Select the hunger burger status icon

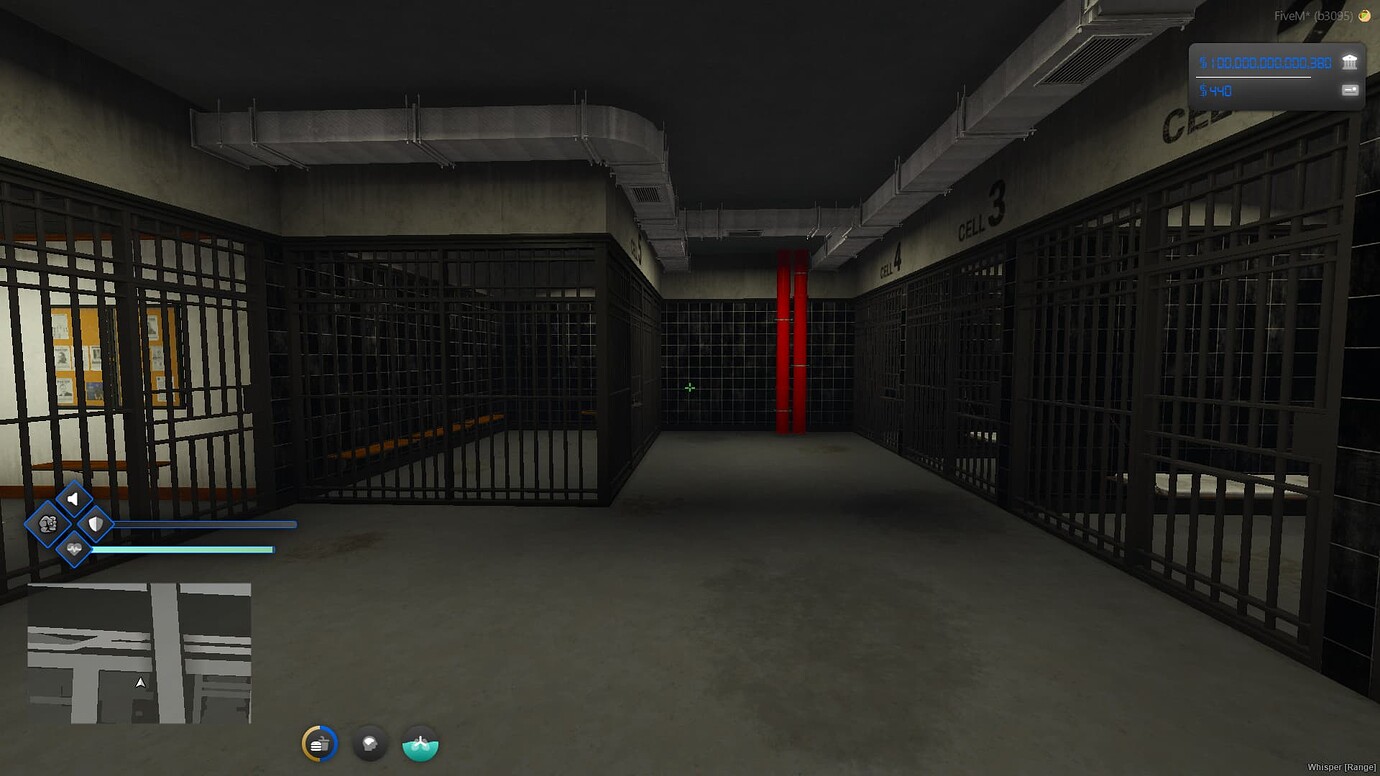pos(319,743)
